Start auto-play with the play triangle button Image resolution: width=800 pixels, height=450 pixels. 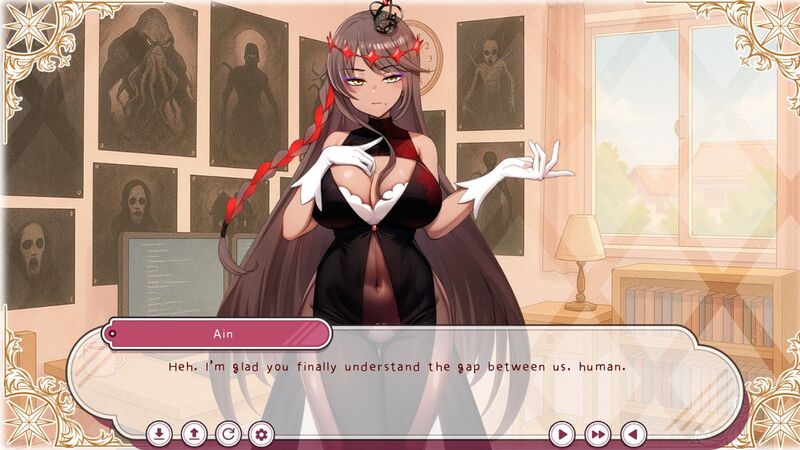pyautogui.click(x=563, y=434)
